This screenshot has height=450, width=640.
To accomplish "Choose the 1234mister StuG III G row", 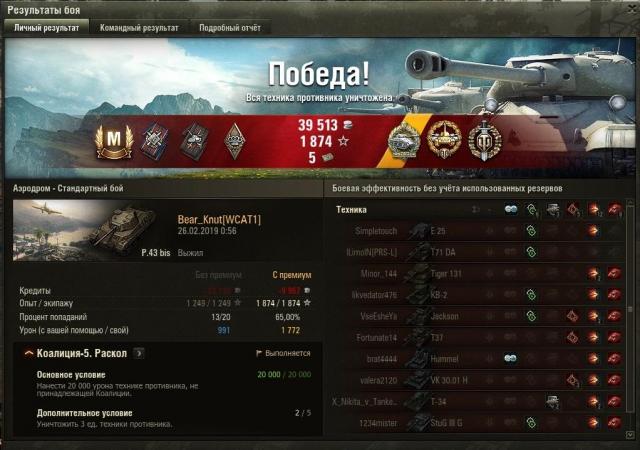I will point(478,423).
